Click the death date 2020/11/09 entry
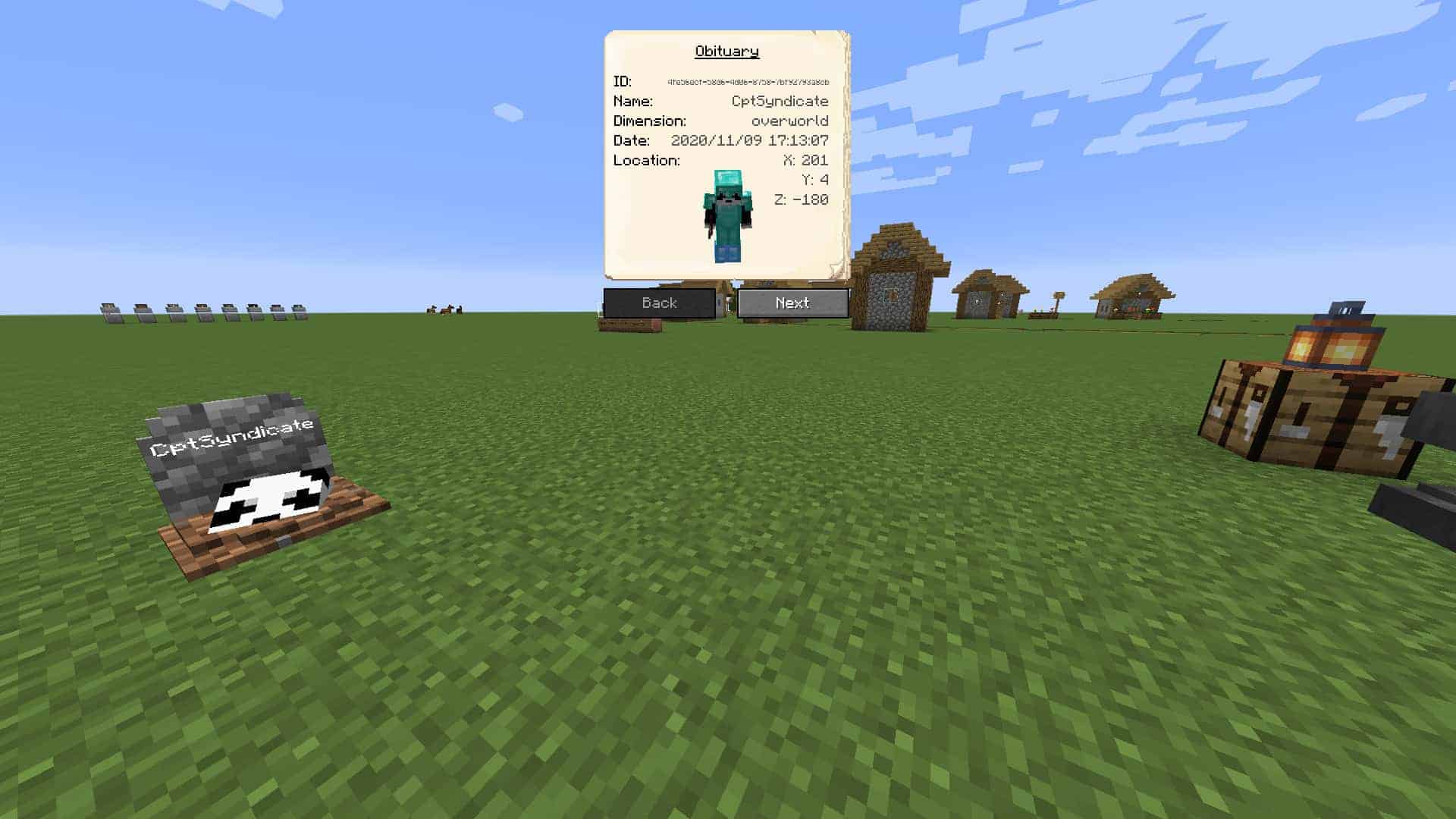The width and height of the screenshot is (1456, 819). (751, 140)
